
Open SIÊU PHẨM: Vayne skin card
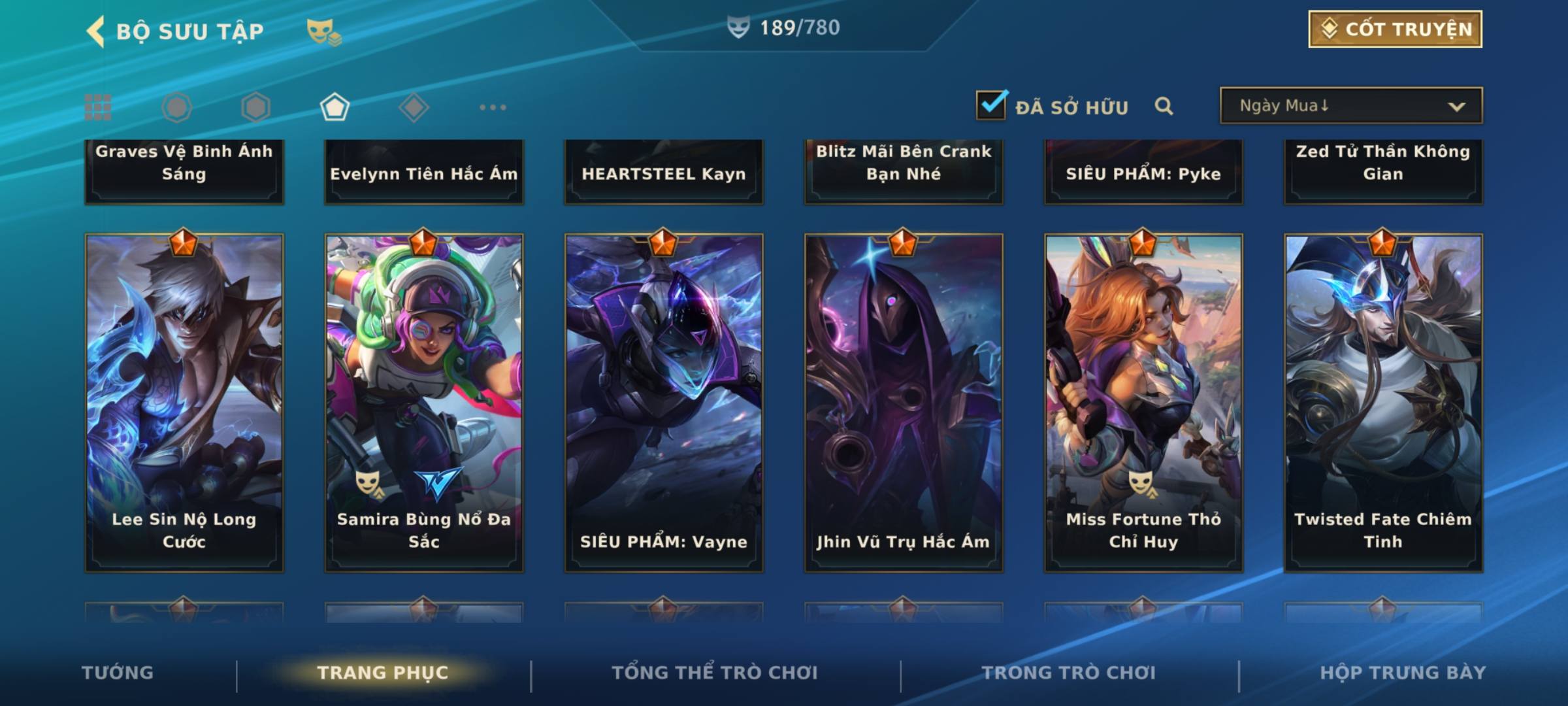point(664,402)
